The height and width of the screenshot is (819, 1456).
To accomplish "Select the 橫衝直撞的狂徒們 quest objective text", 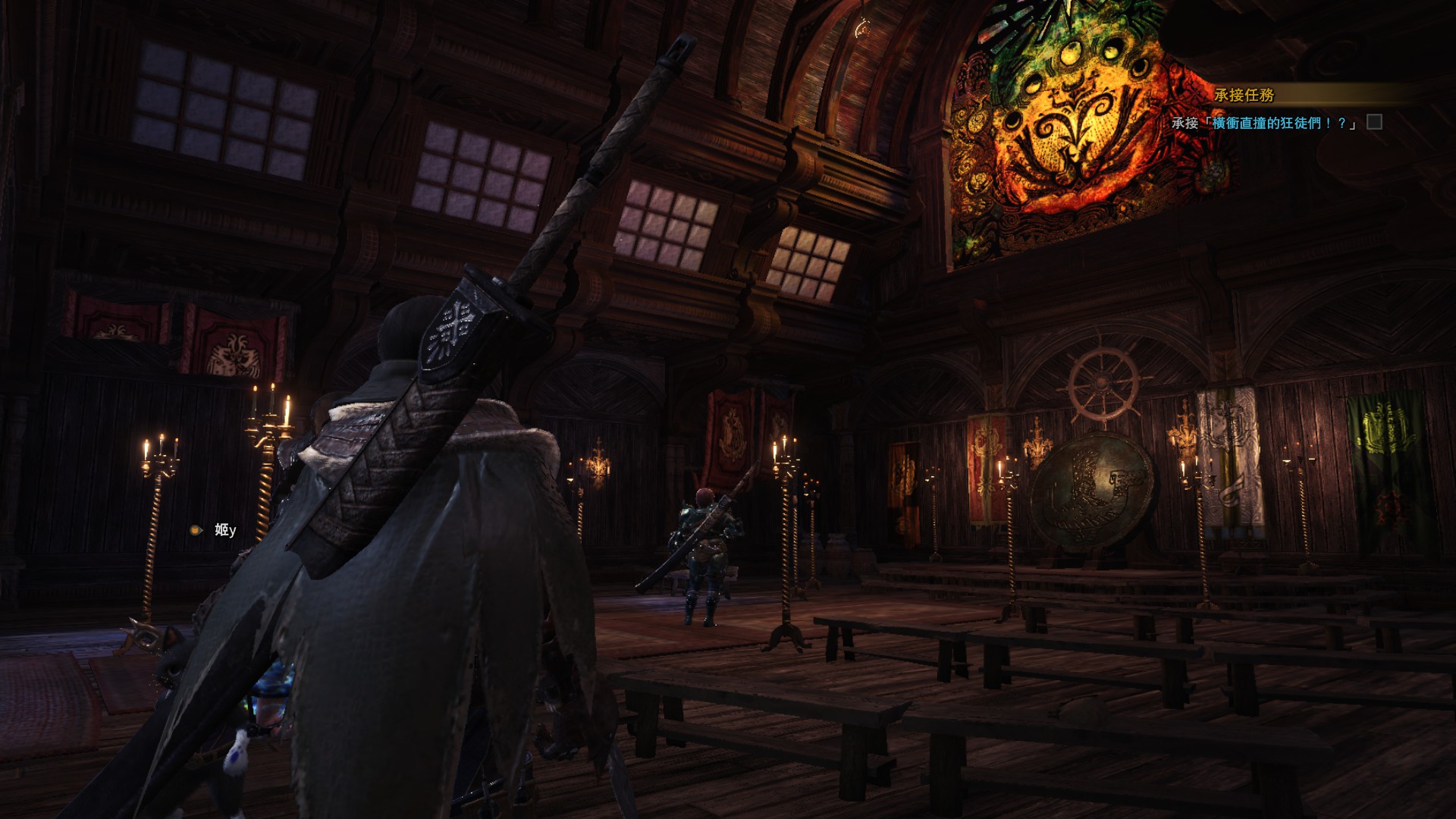I will pos(1283,123).
